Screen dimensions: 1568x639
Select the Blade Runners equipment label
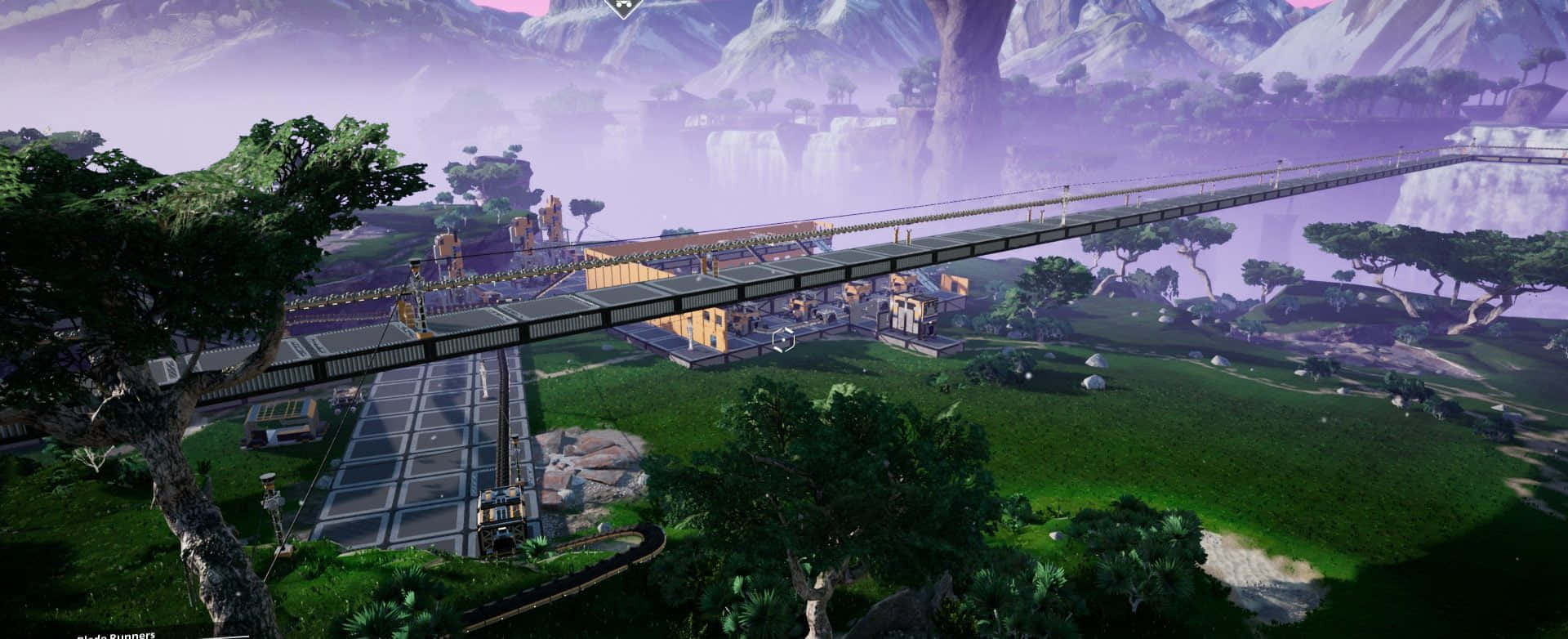click(115, 634)
